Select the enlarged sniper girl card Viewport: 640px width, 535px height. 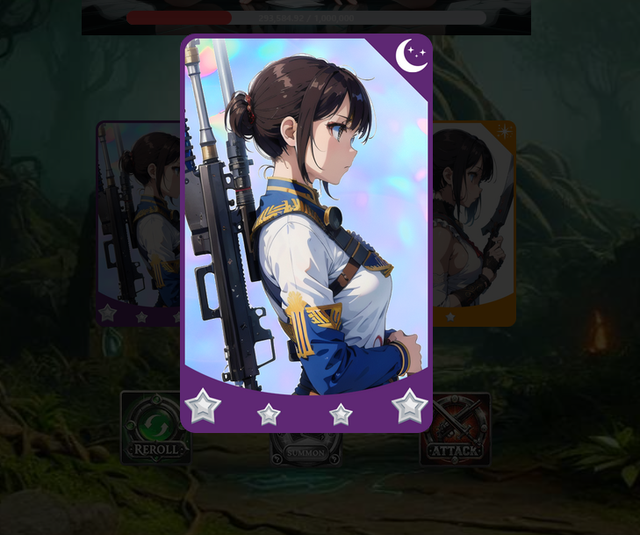point(306,230)
